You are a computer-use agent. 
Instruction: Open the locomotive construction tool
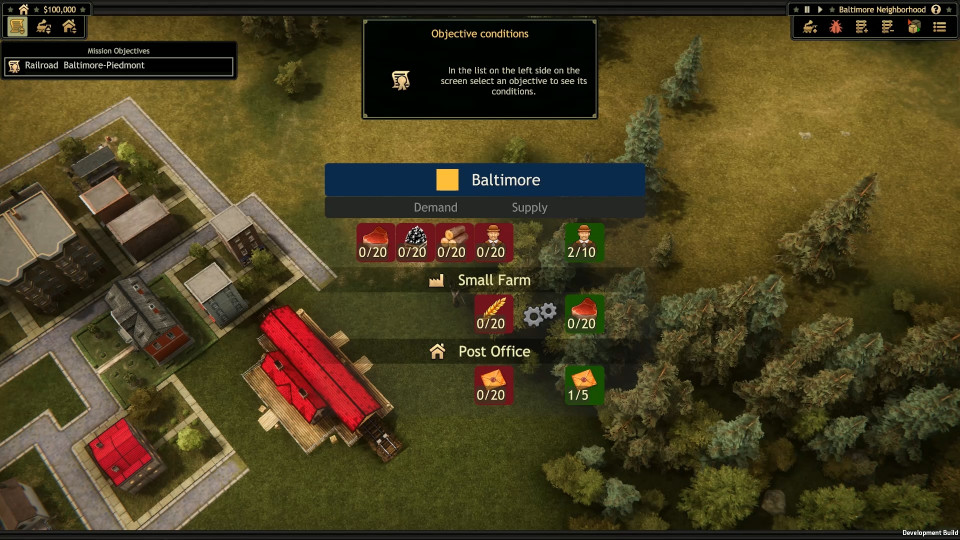[810, 27]
